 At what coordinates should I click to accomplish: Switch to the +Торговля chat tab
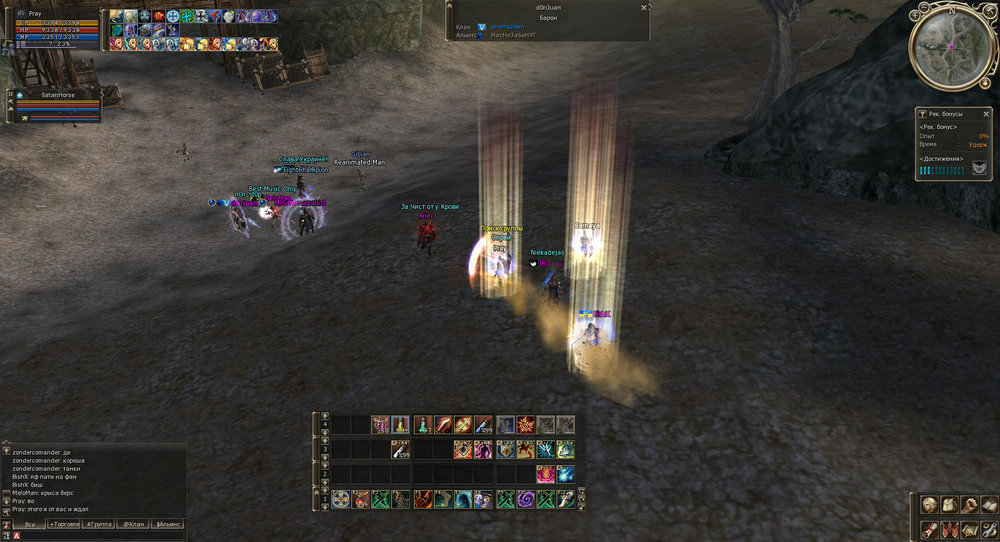click(64, 524)
